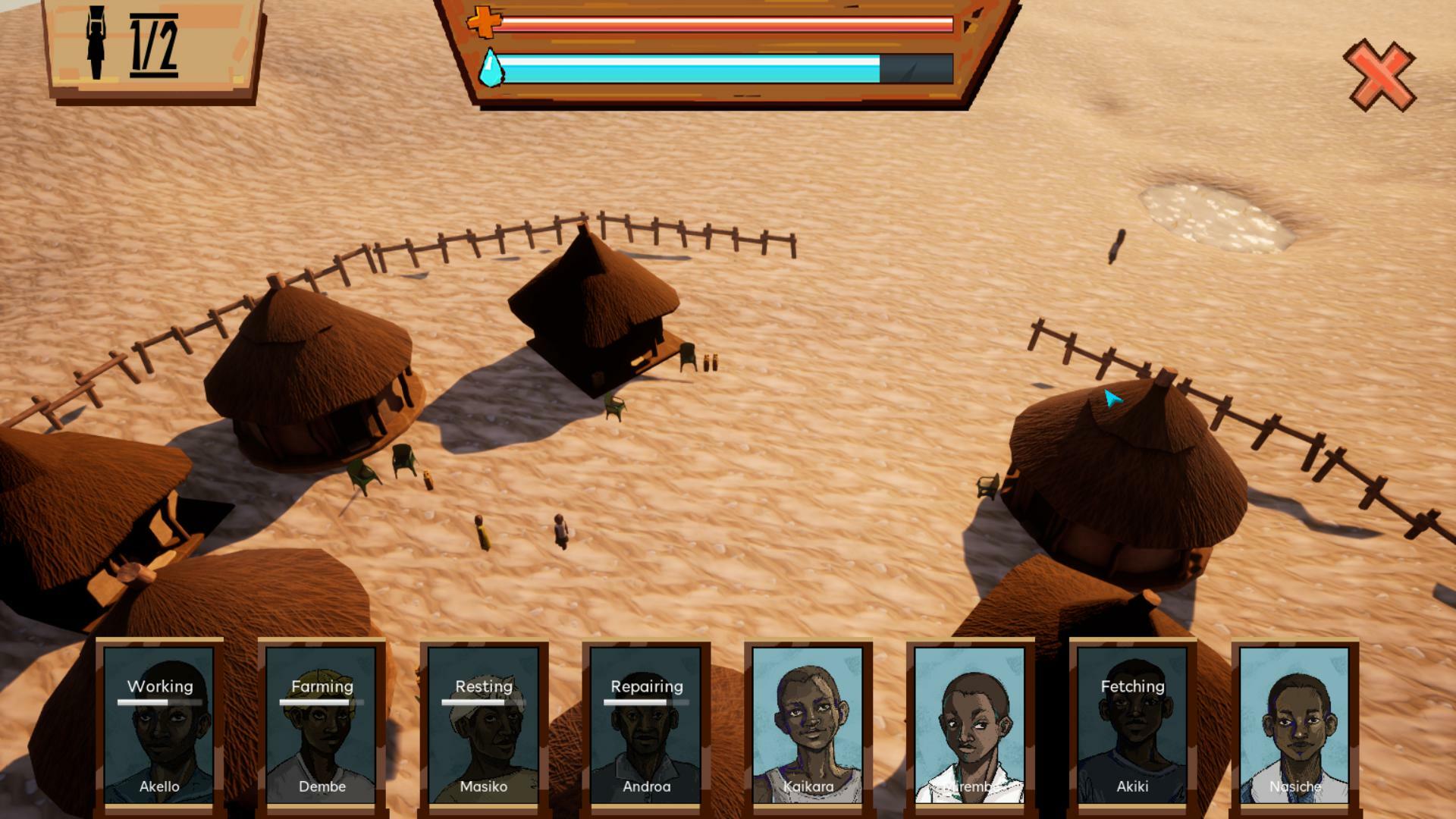Click the Working status label above Akello
The width and height of the screenshot is (1456, 819).
[160, 687]
